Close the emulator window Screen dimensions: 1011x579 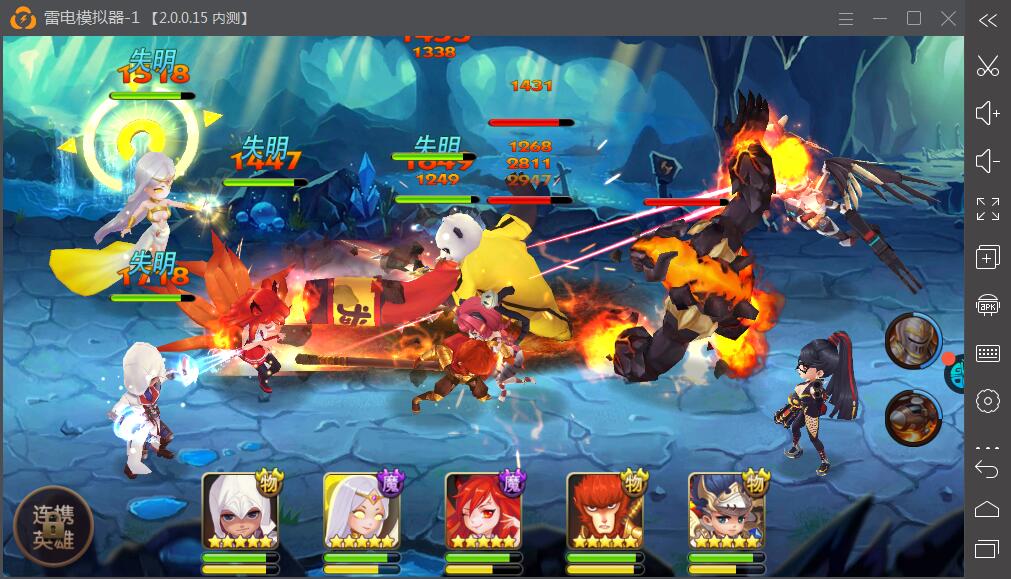[948, 18]
